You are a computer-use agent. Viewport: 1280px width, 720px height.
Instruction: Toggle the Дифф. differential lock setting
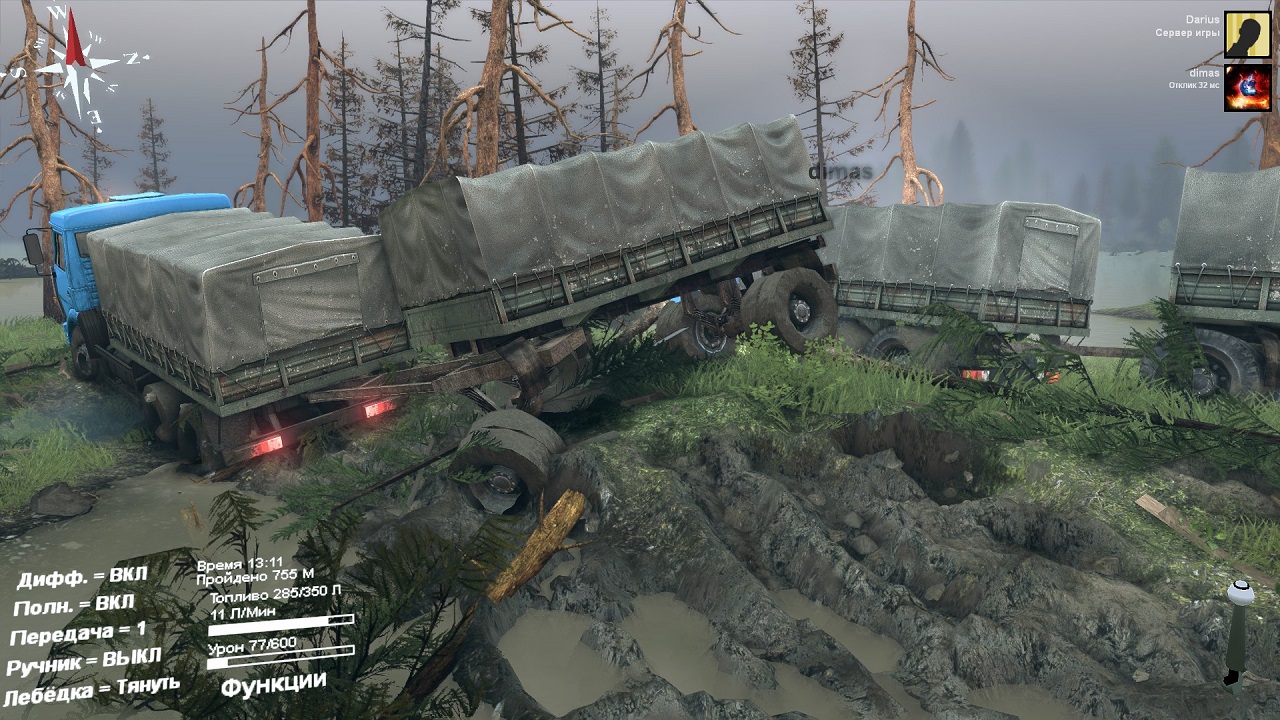click(x=82, y=577)
